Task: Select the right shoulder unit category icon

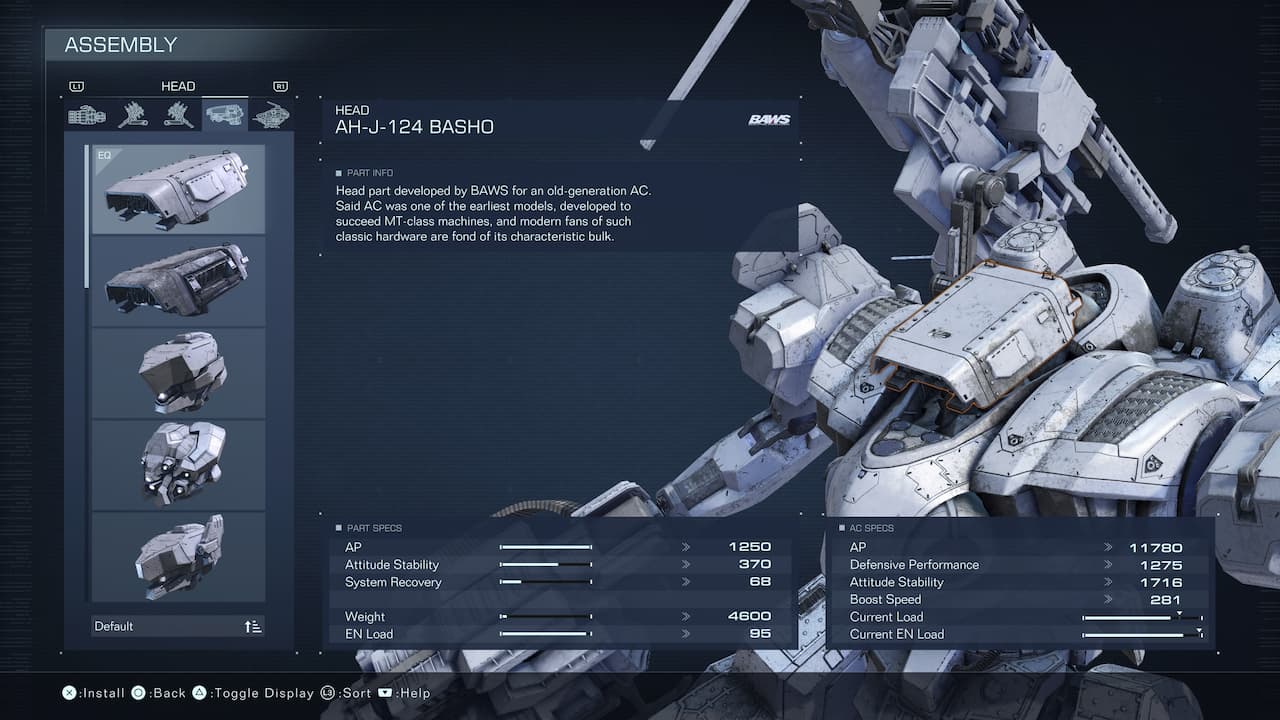Action: point(133,114)
